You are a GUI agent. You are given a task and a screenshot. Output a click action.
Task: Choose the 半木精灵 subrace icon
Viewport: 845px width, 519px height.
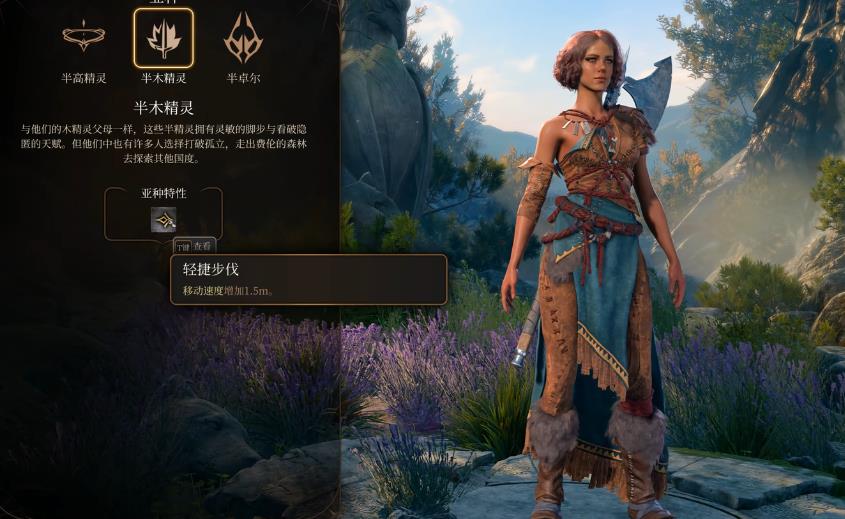pos(163,38)
